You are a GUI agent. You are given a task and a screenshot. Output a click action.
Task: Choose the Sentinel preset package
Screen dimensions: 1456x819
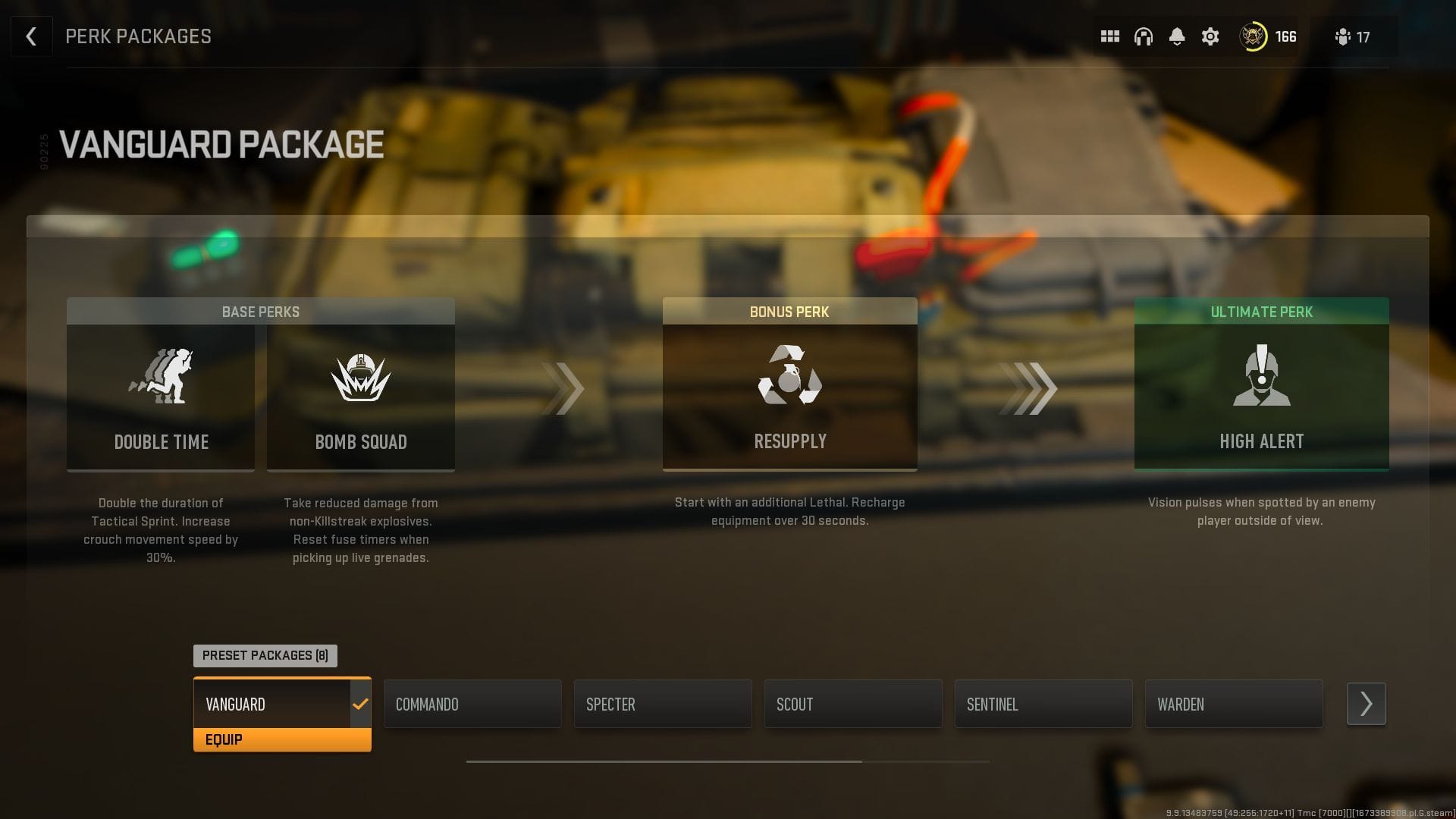pyautogui.click(x=1043, y=704)
